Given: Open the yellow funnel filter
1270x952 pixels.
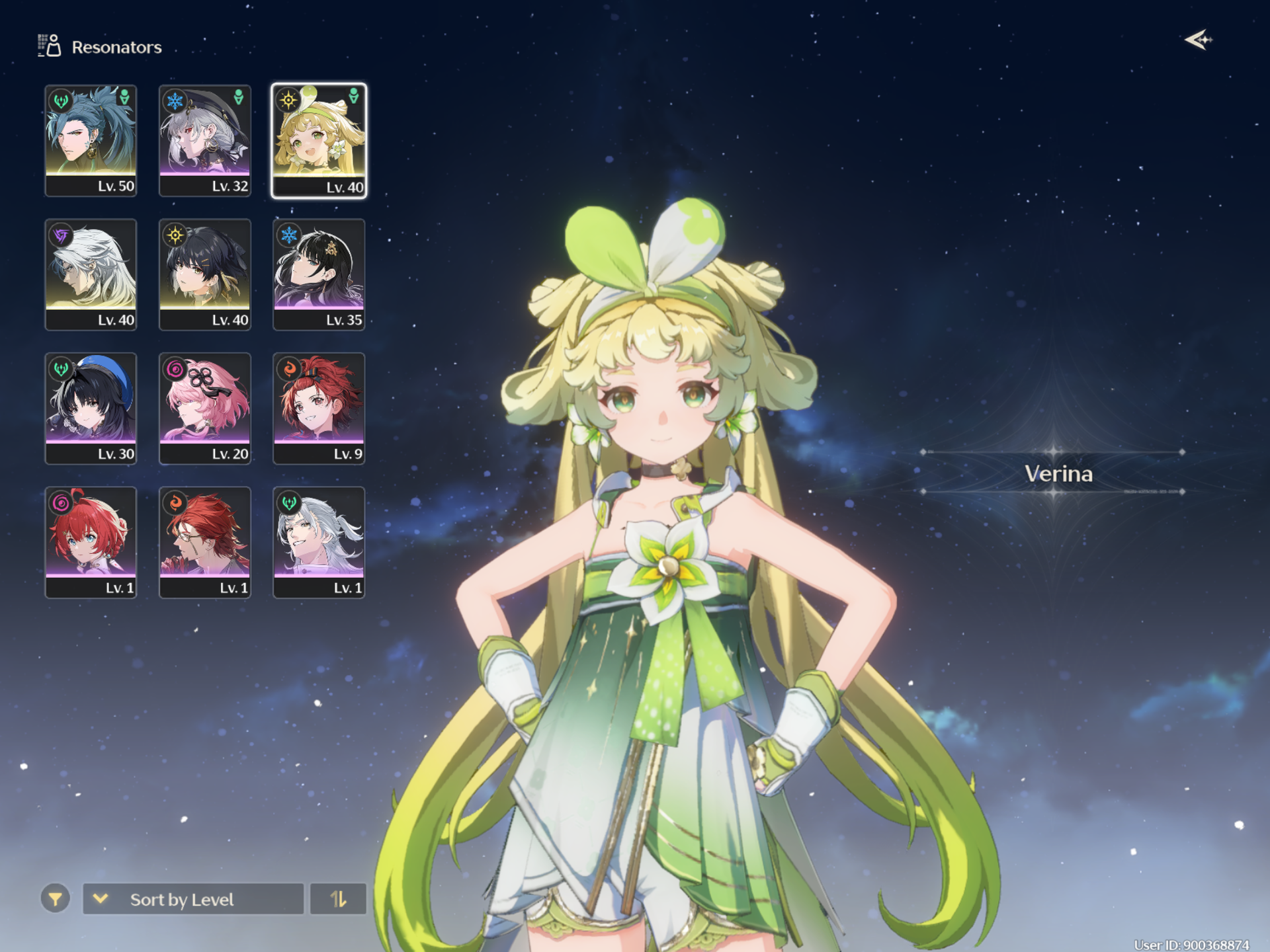Looking at the screenshot, I should point(56,899).
